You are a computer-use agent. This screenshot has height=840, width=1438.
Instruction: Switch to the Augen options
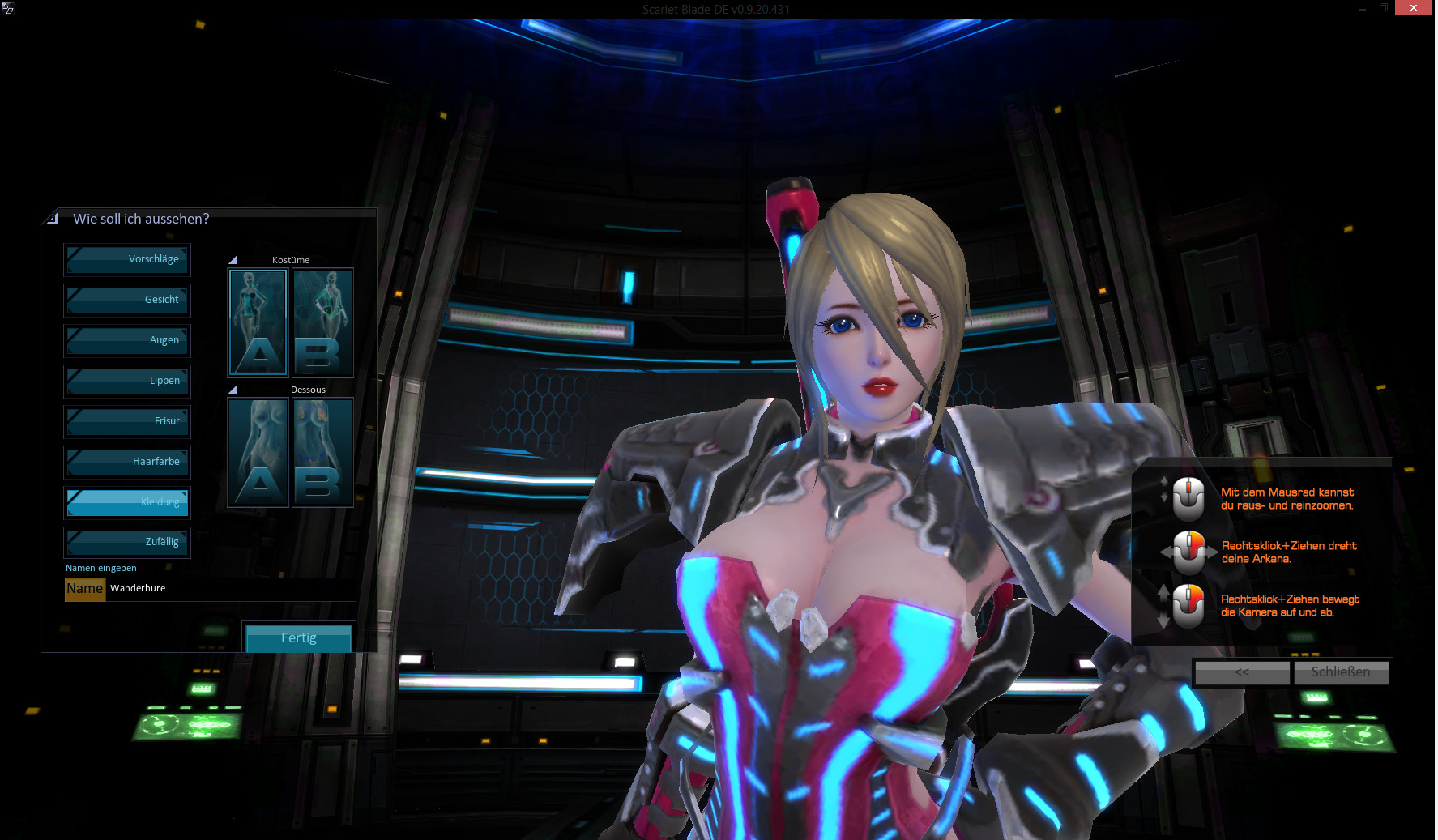(x=127, y=341)
